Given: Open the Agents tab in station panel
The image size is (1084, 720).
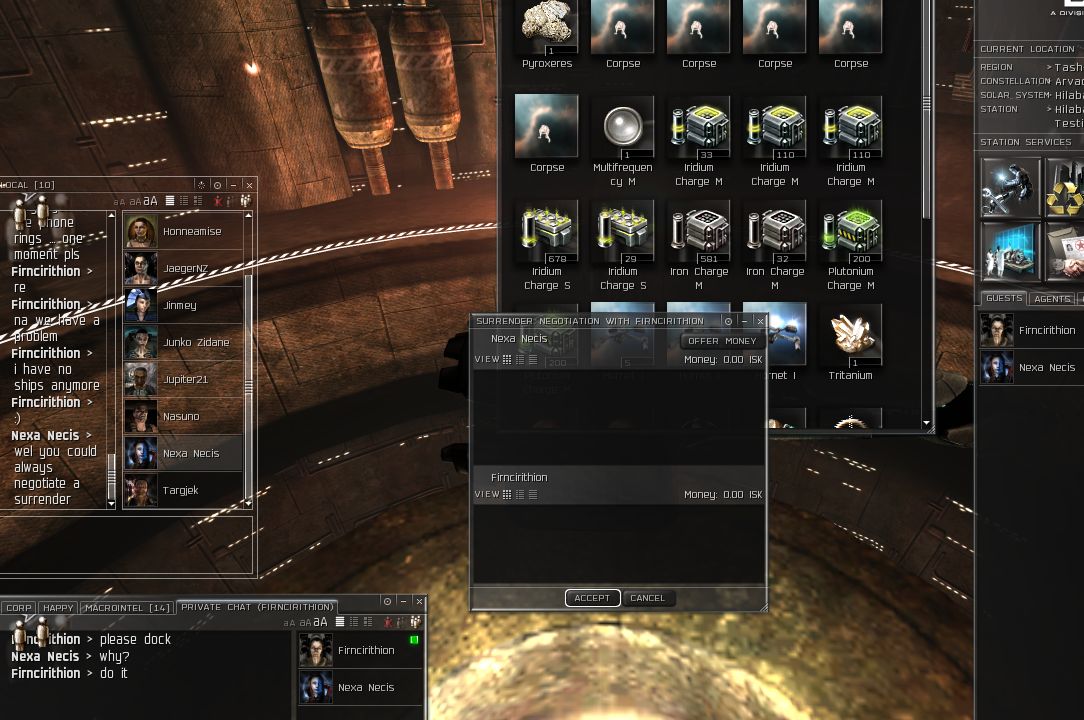Looking at the screenshot, I should point(1052,299).
